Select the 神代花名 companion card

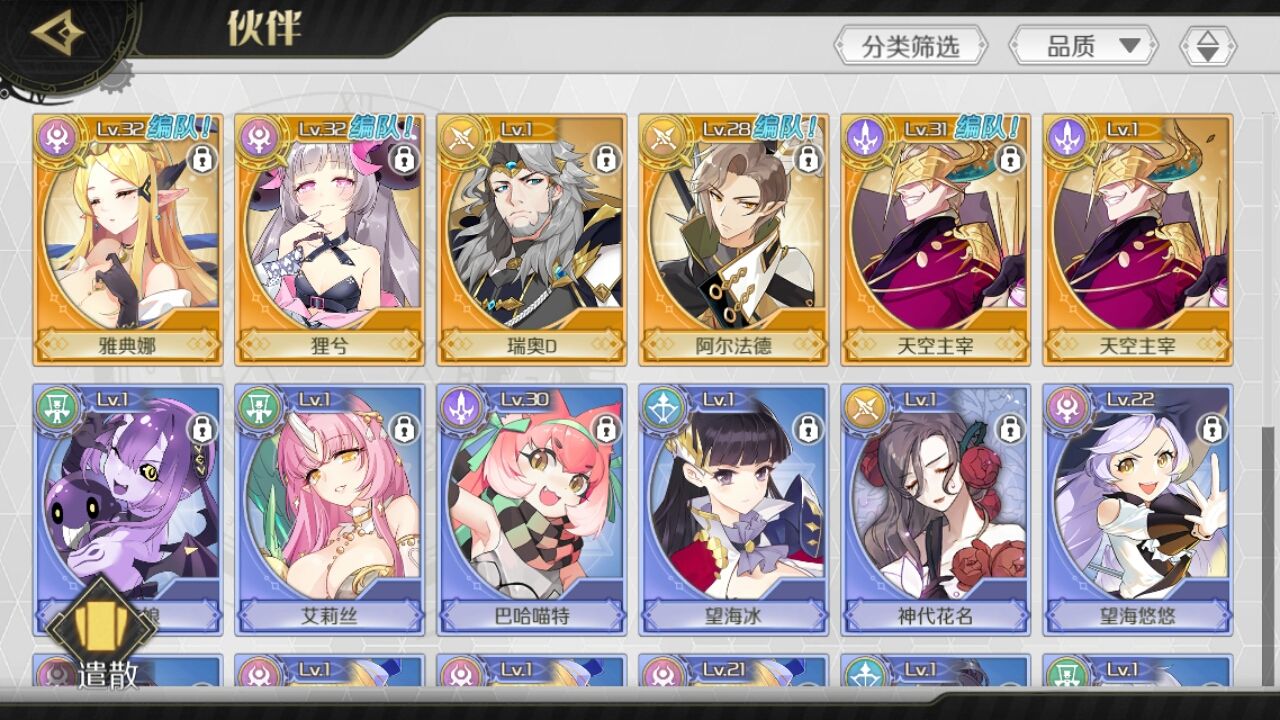click(936, 510)
